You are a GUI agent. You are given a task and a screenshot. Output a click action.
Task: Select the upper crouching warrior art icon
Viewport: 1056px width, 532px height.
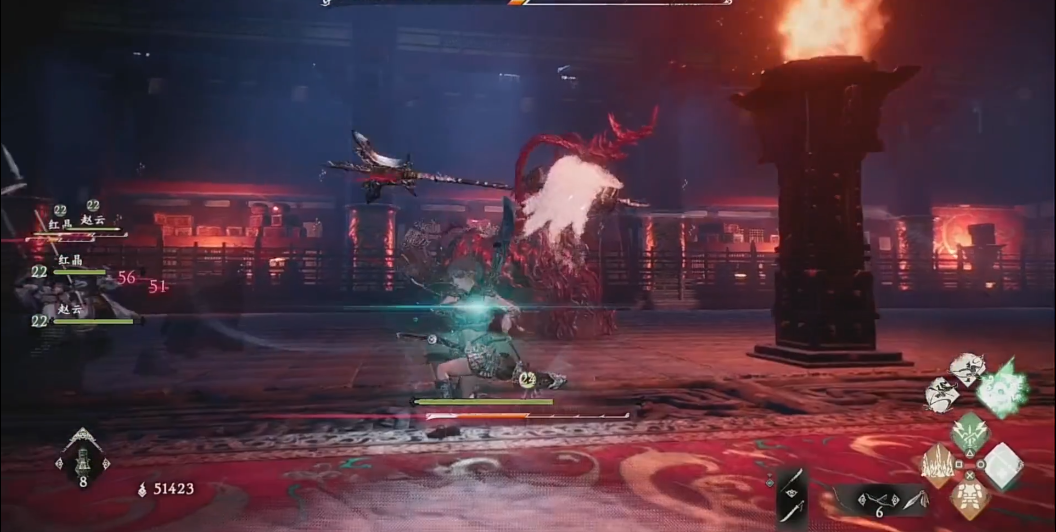pos(967,369)
